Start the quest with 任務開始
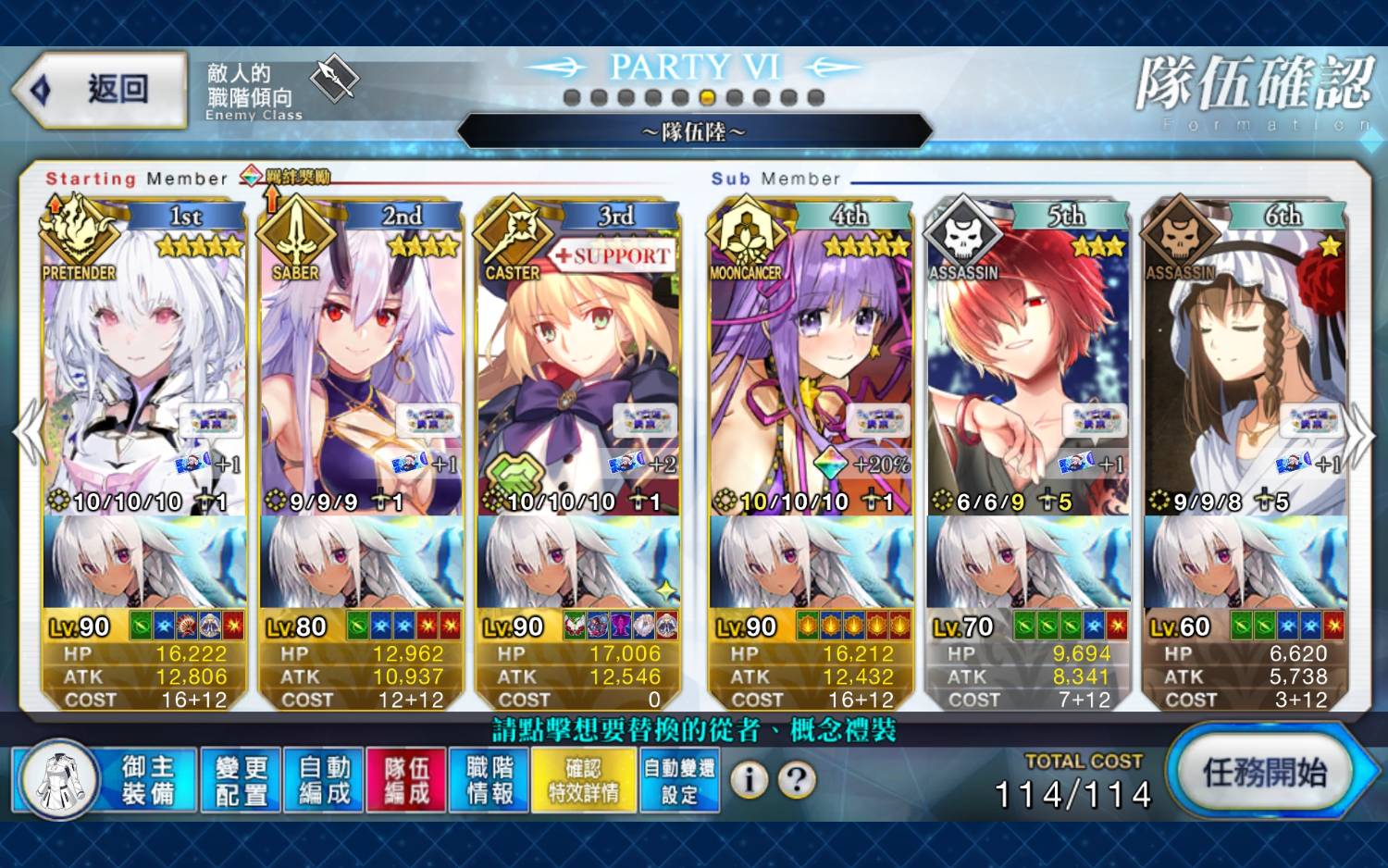Screen dimensions: 1388x868 click(x=1264, y=772)
